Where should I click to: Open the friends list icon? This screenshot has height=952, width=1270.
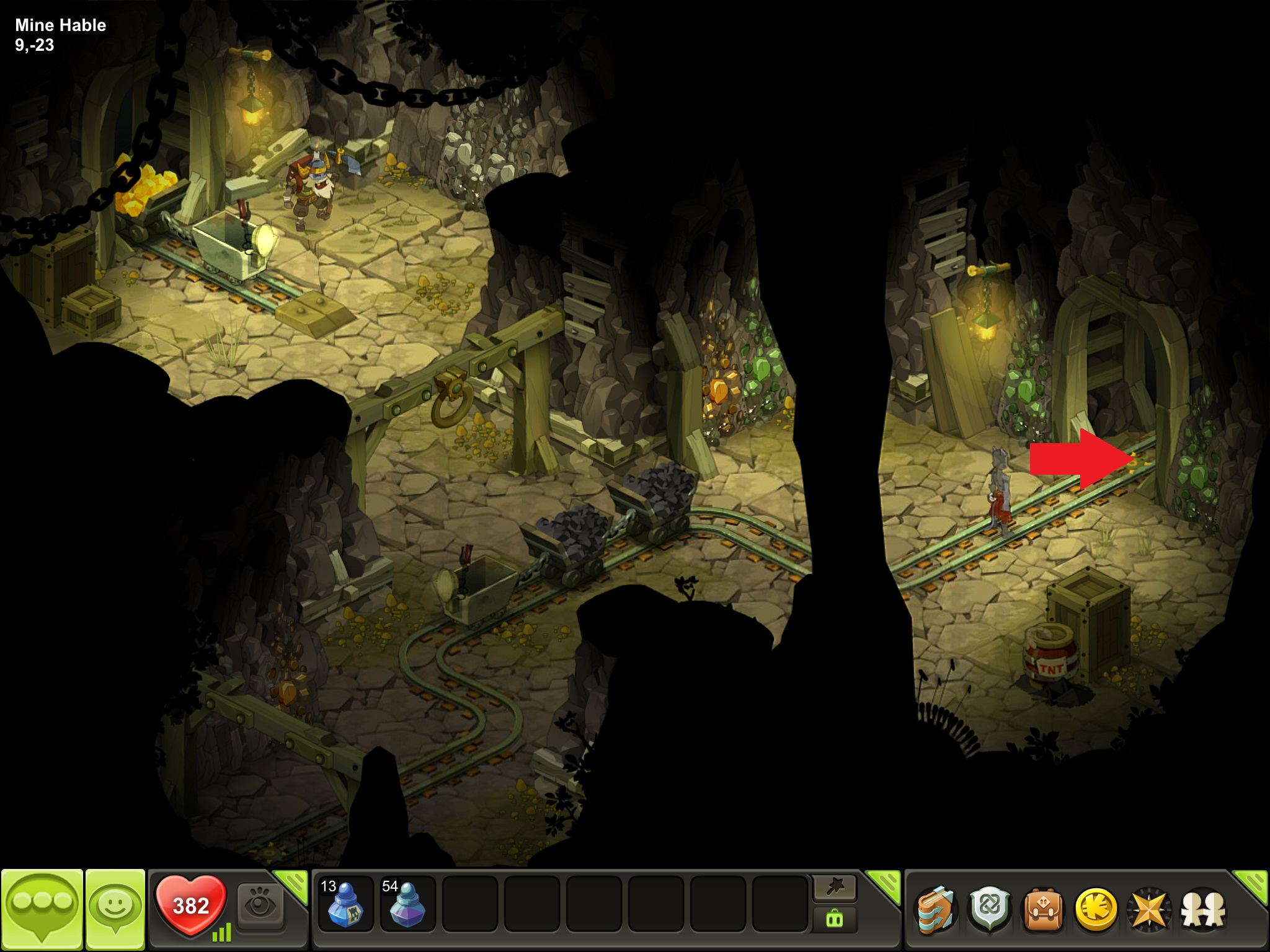click(1202, 909)
